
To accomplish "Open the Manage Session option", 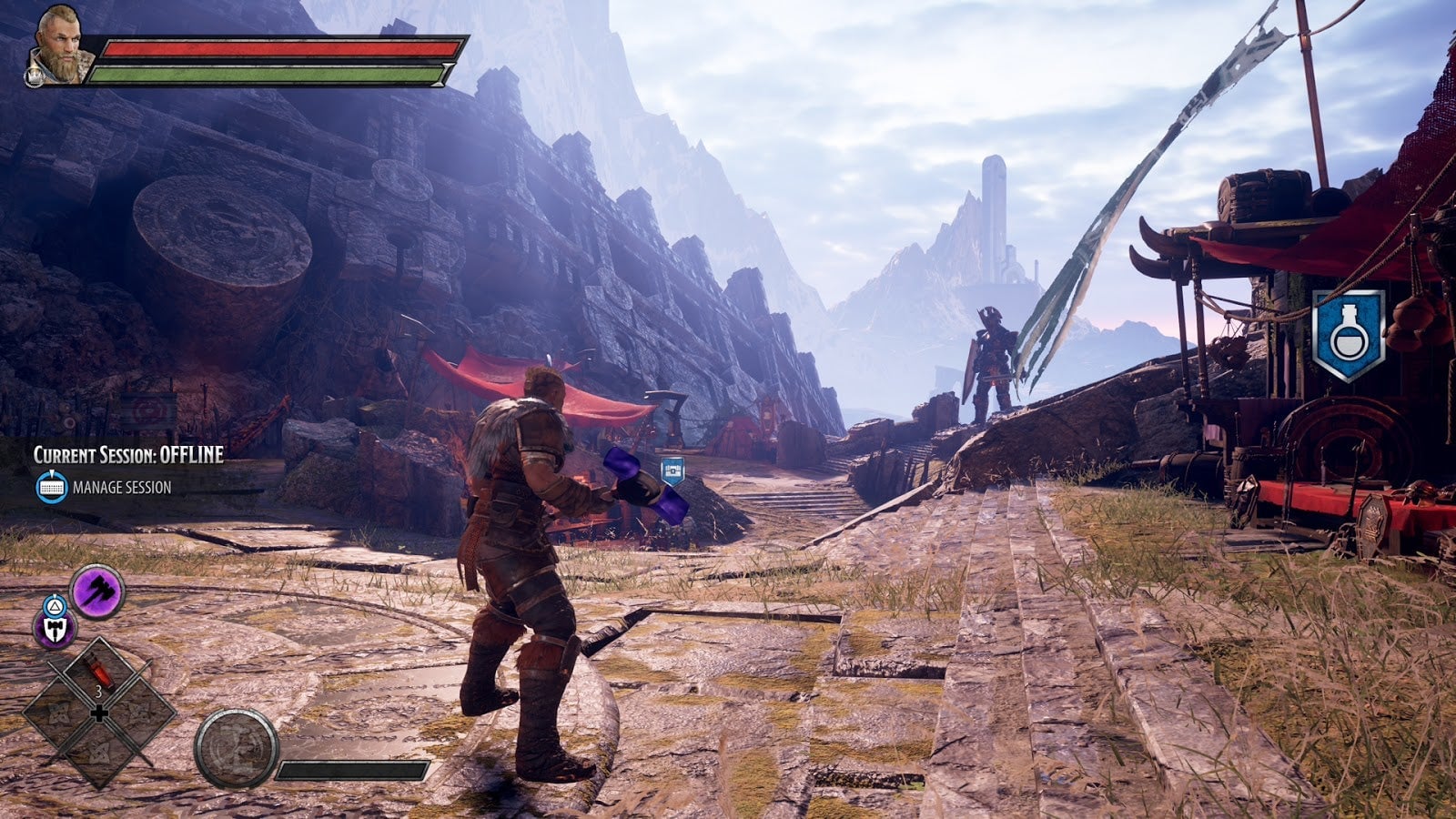I will click(x=103, y=488).
